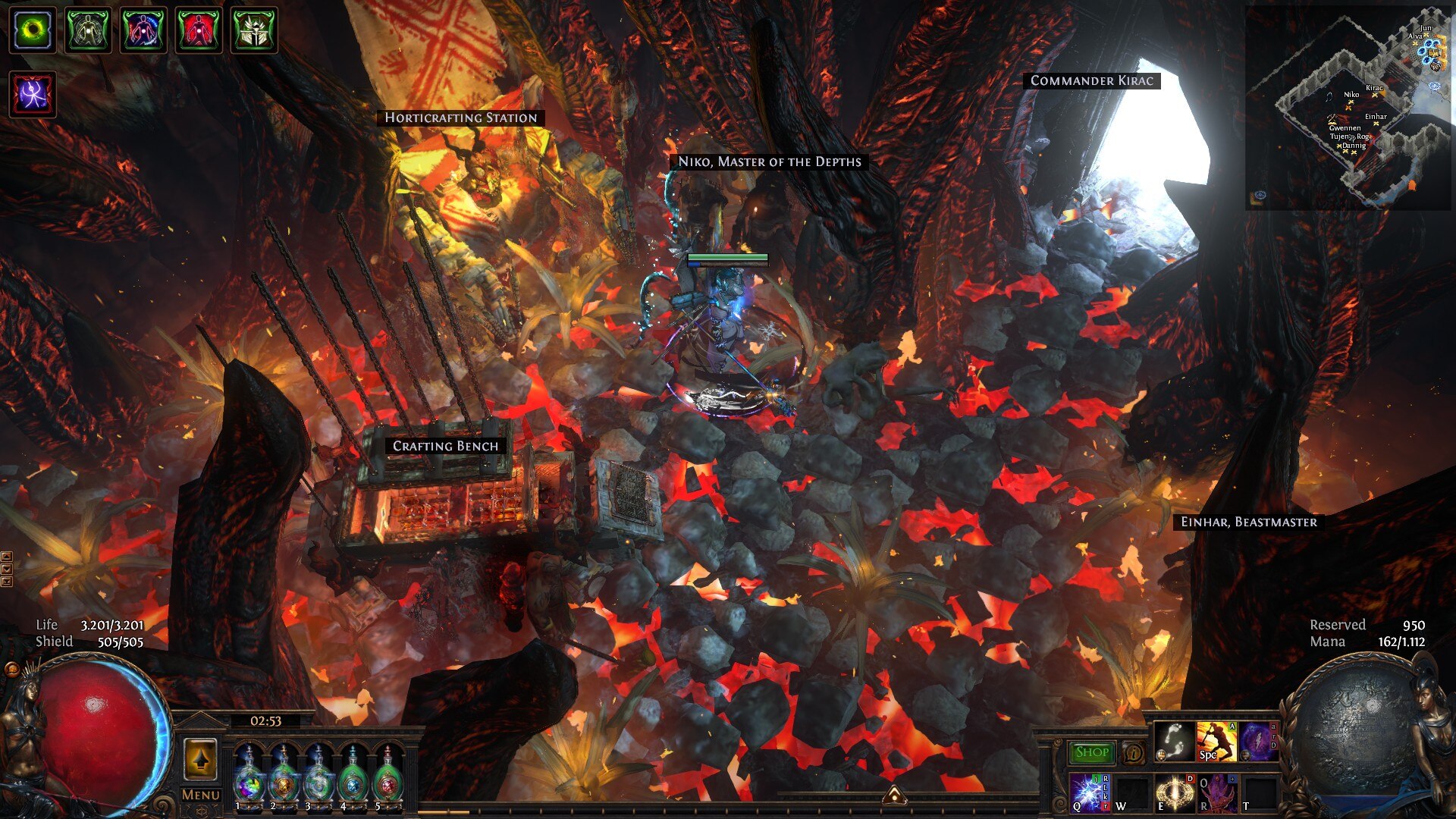Activate the golden ring aura skill
Viewport: 1456px width, 819px height.
(x=1175, y=792)
